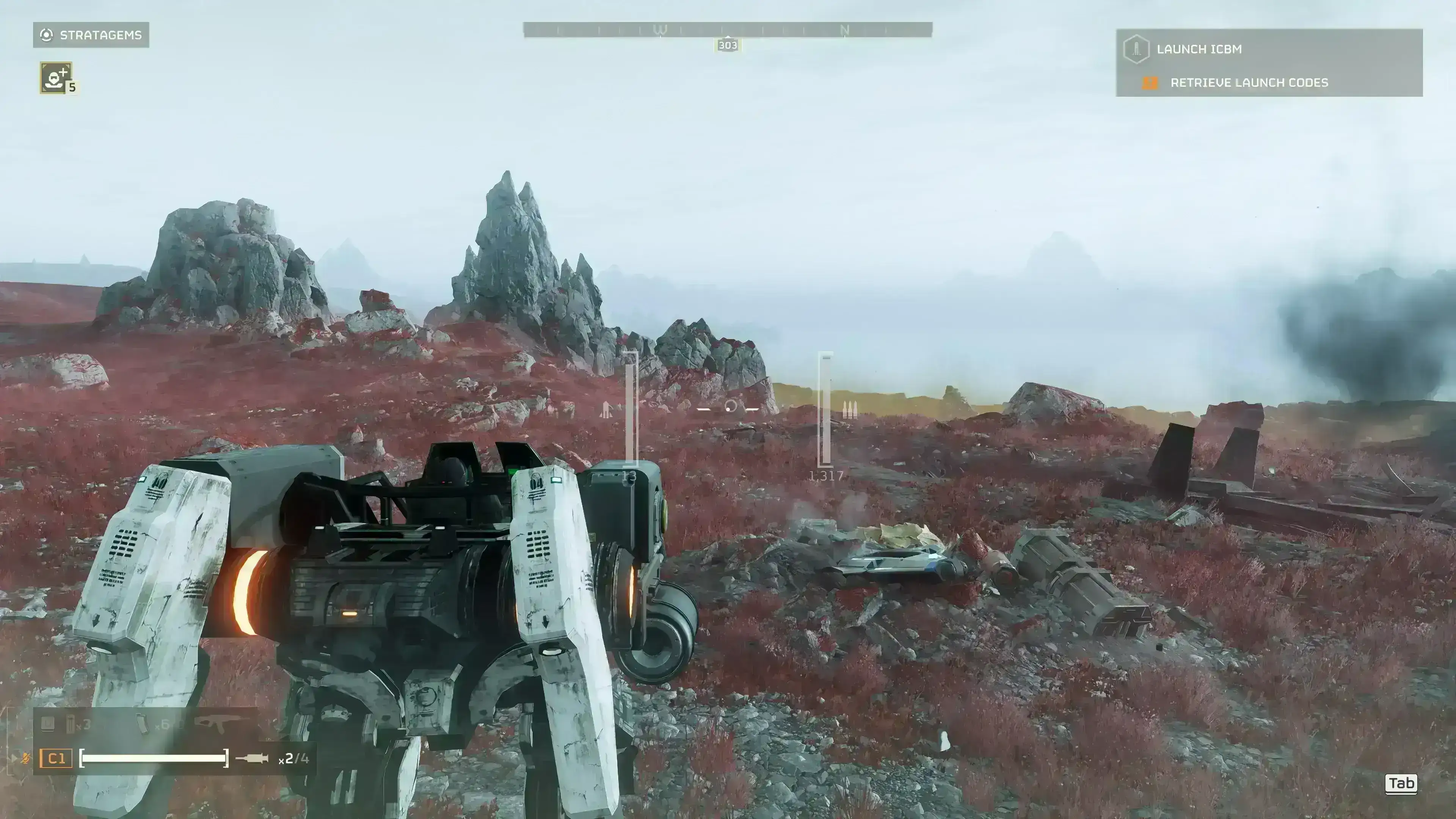Select the Retrieve Launch Codes sub-objective

point(1249,83)
